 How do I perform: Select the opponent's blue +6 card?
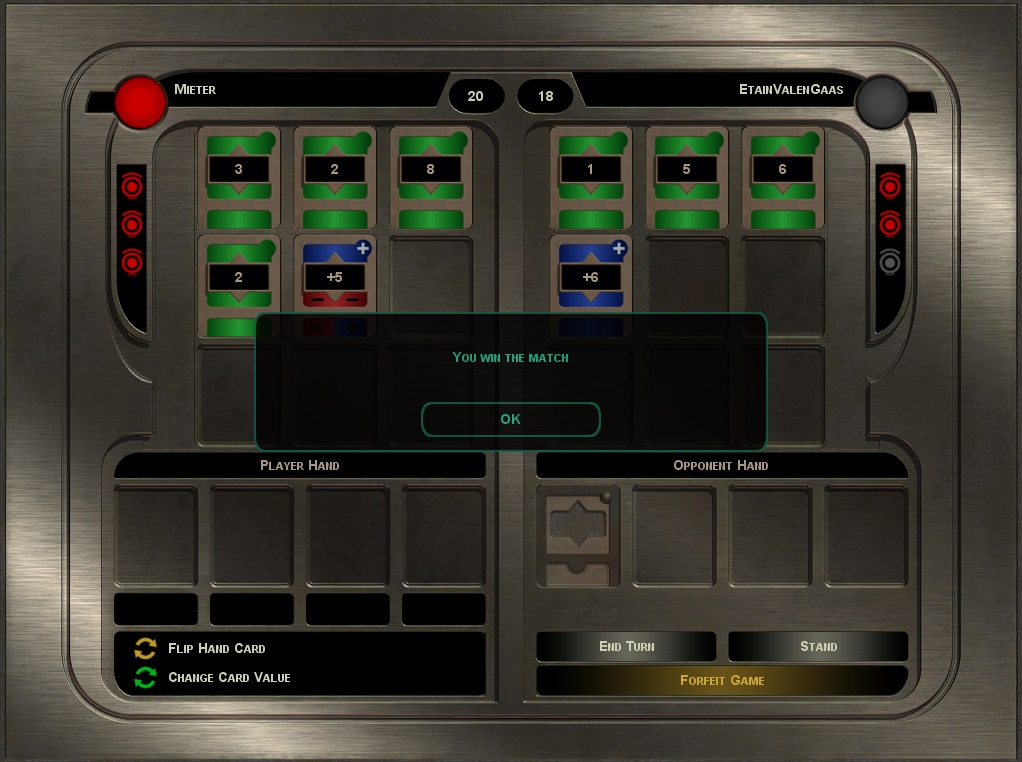click(x=590, y=277)
